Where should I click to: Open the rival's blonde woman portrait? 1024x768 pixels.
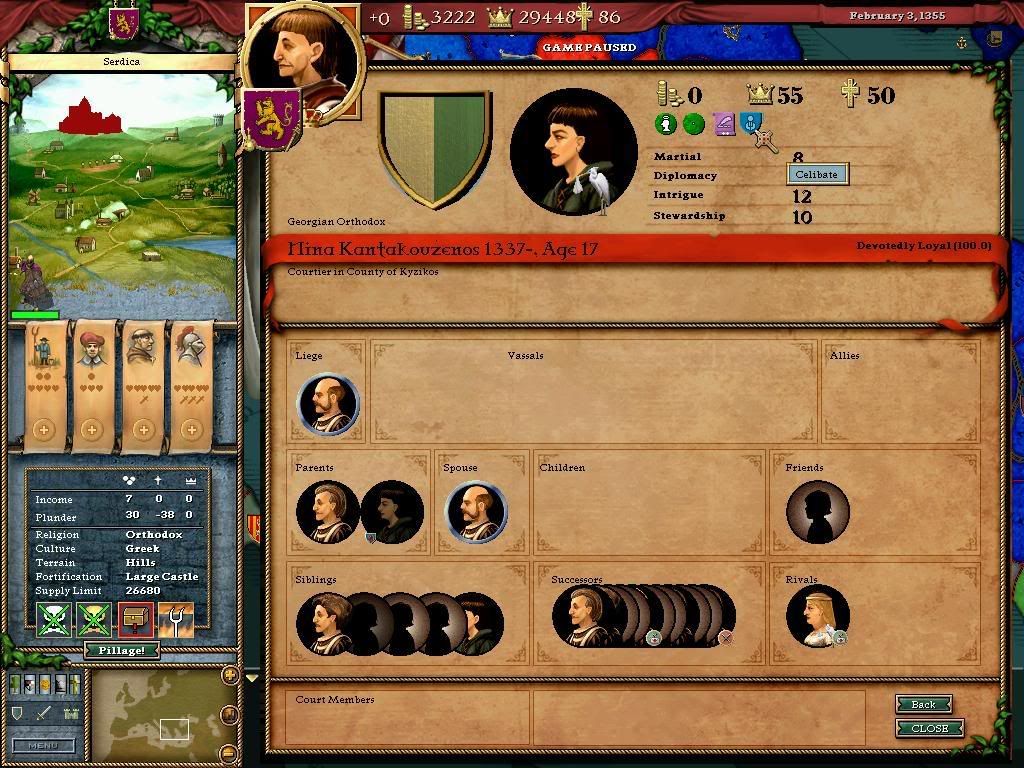pos(816,615)
